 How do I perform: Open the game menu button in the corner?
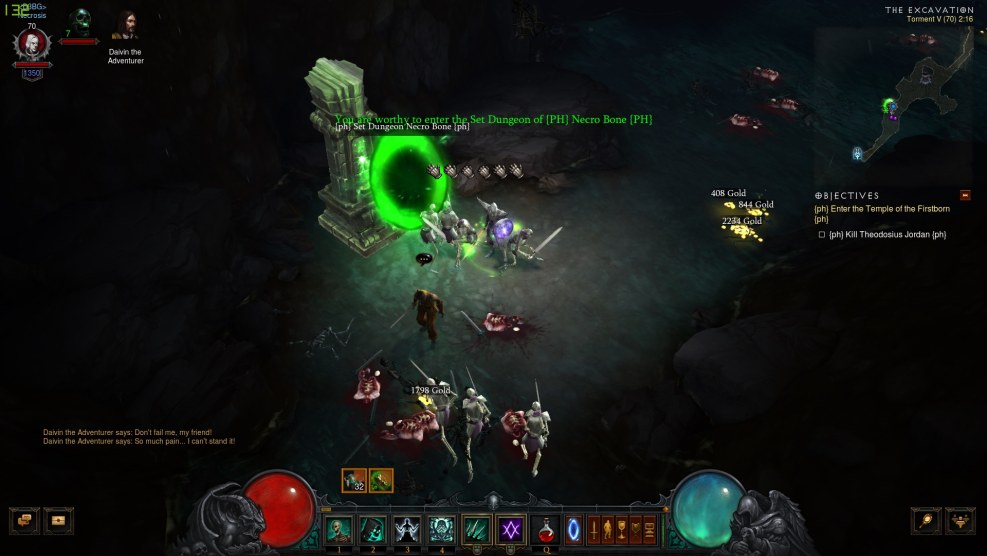pyautogui.click(x=961, y=520)
